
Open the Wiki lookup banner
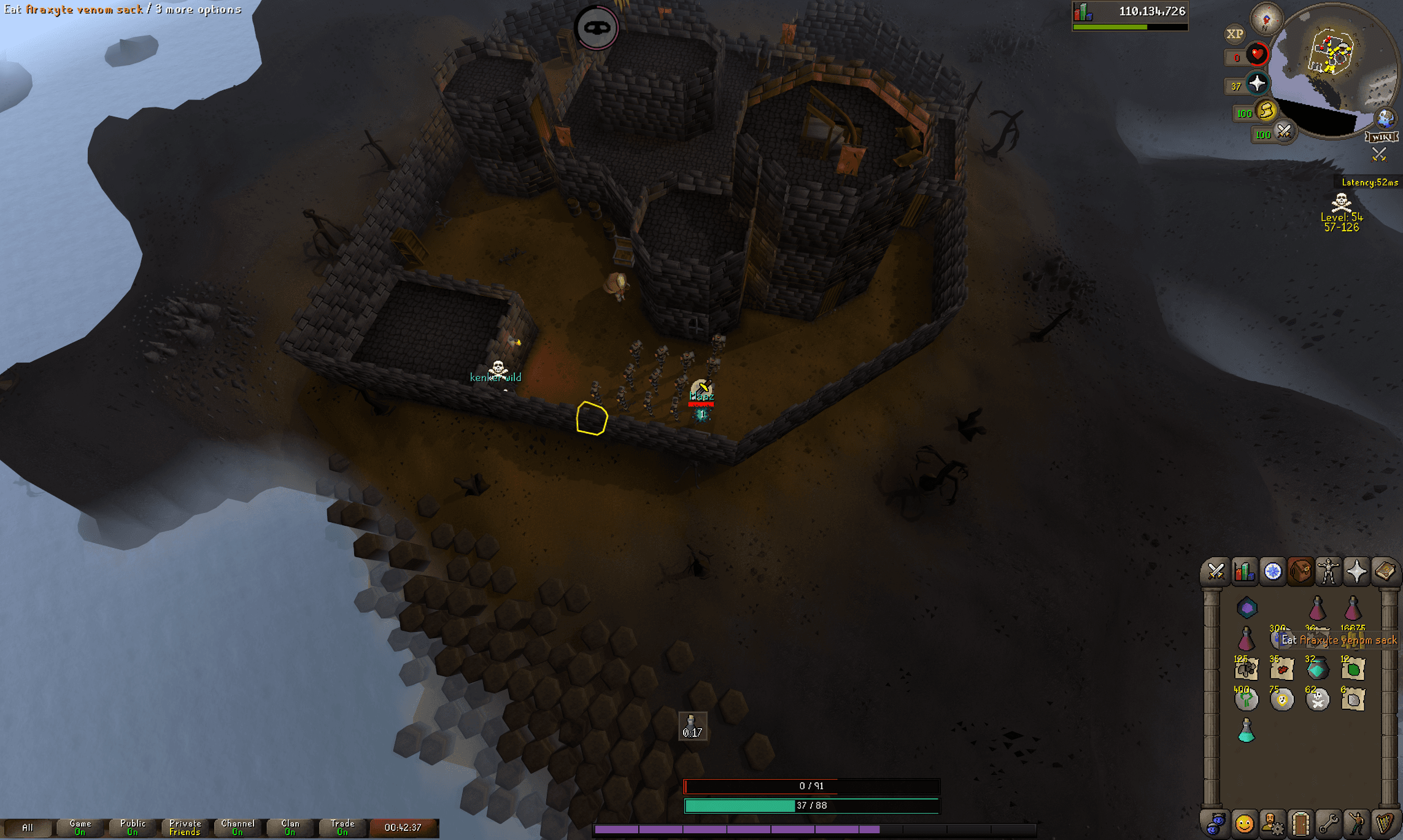point(1383,136)
